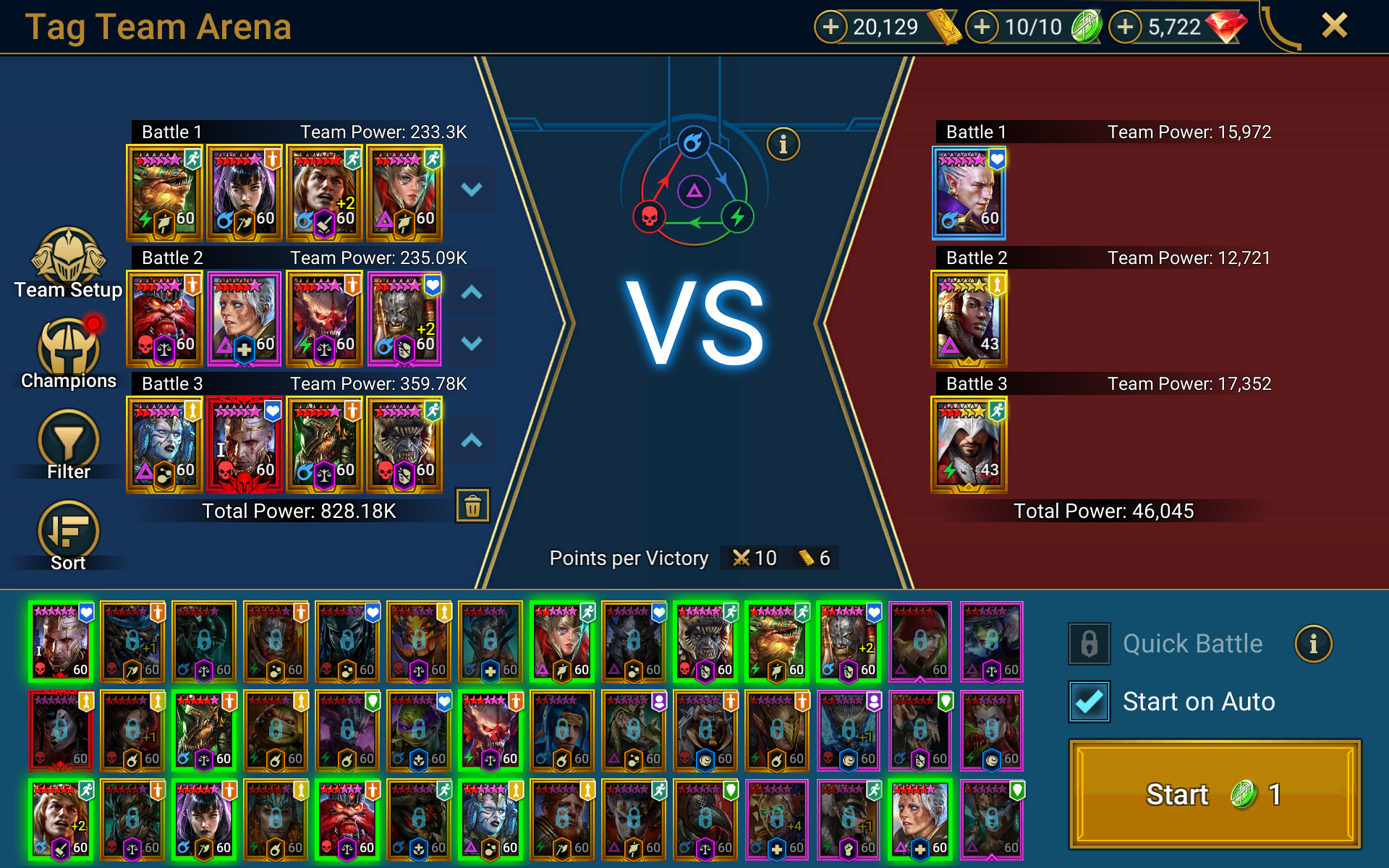Move Battle 3 team up

point(472,441)
